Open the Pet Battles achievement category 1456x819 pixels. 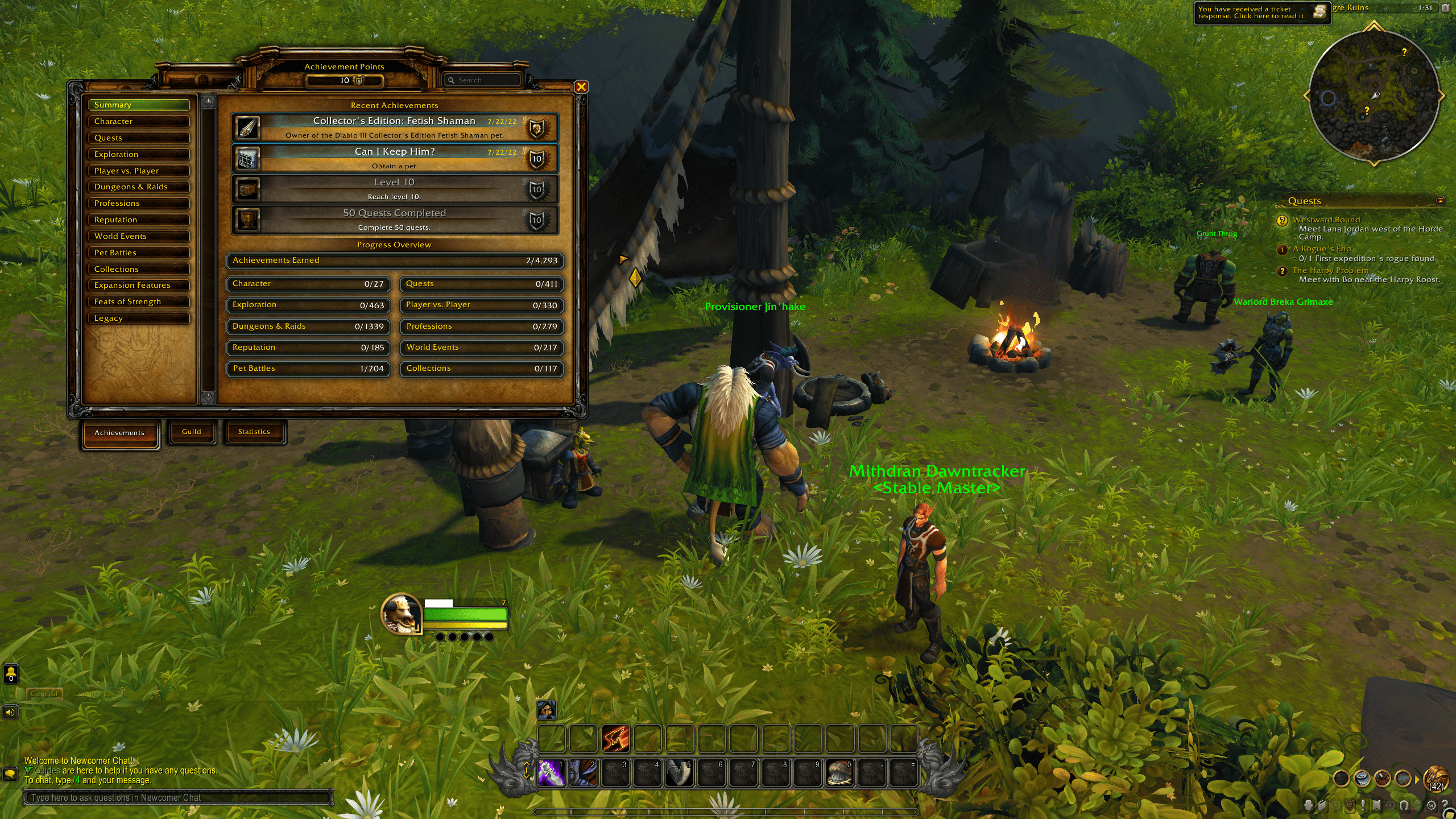(x=138, y=253)
